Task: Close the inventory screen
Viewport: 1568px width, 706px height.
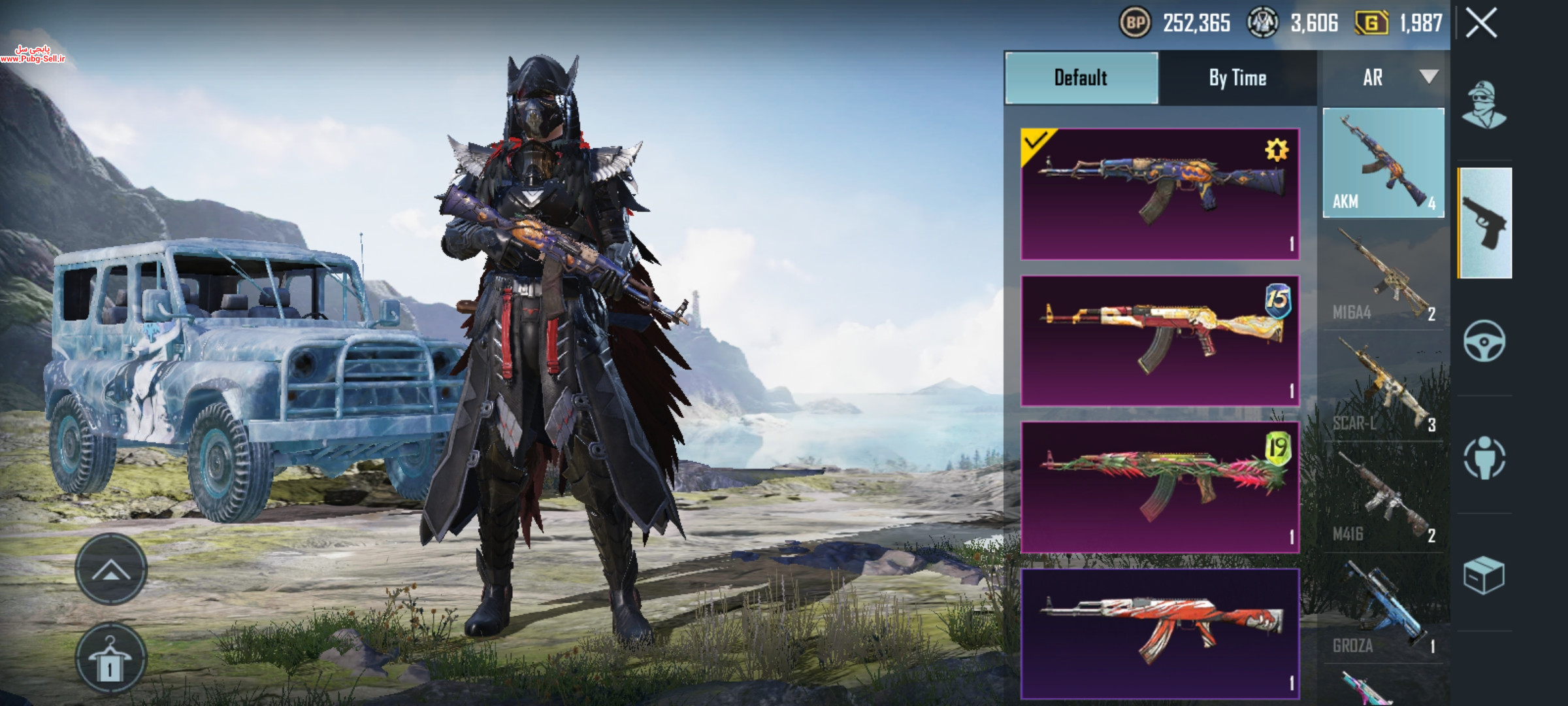Action: point(1481,24)
